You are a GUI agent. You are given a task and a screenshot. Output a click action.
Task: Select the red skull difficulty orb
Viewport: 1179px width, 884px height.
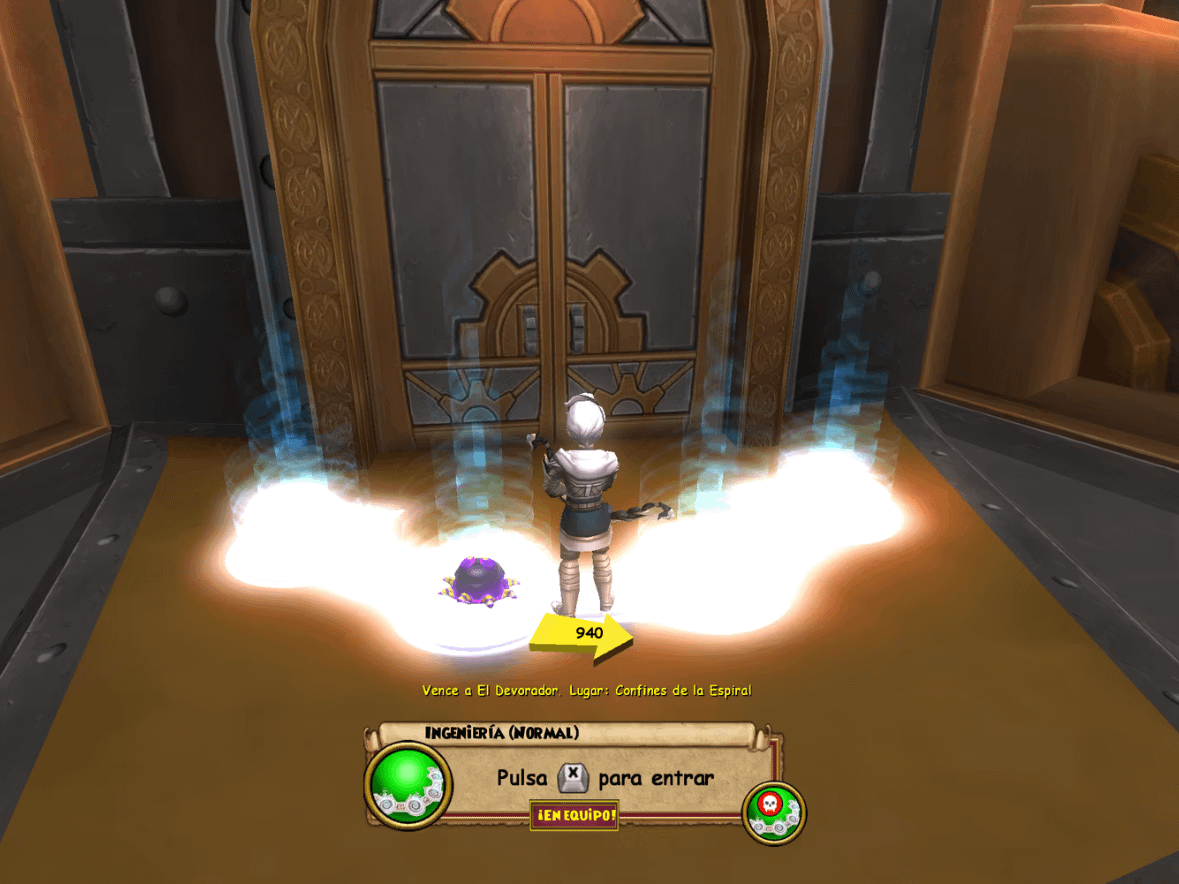(774, 811)
